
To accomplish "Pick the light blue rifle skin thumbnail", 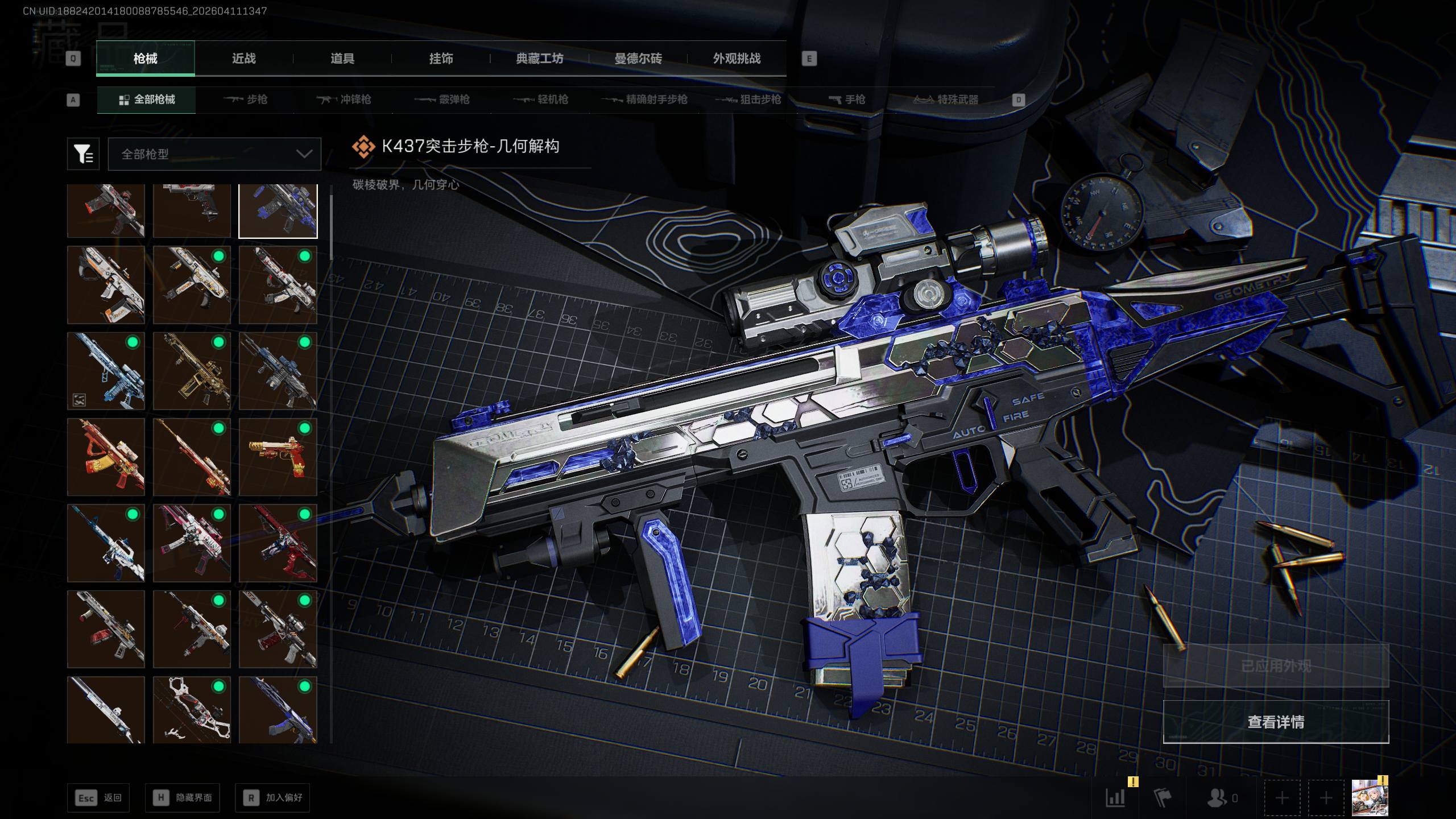I will (106, 371).
